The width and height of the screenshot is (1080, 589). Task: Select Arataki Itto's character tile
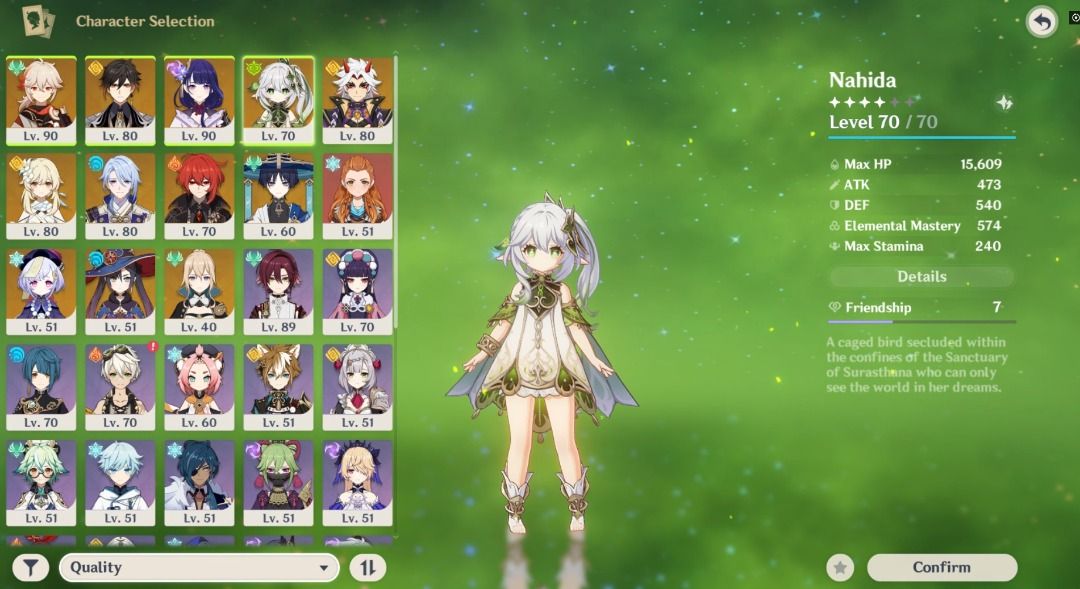tap(357, 100)
